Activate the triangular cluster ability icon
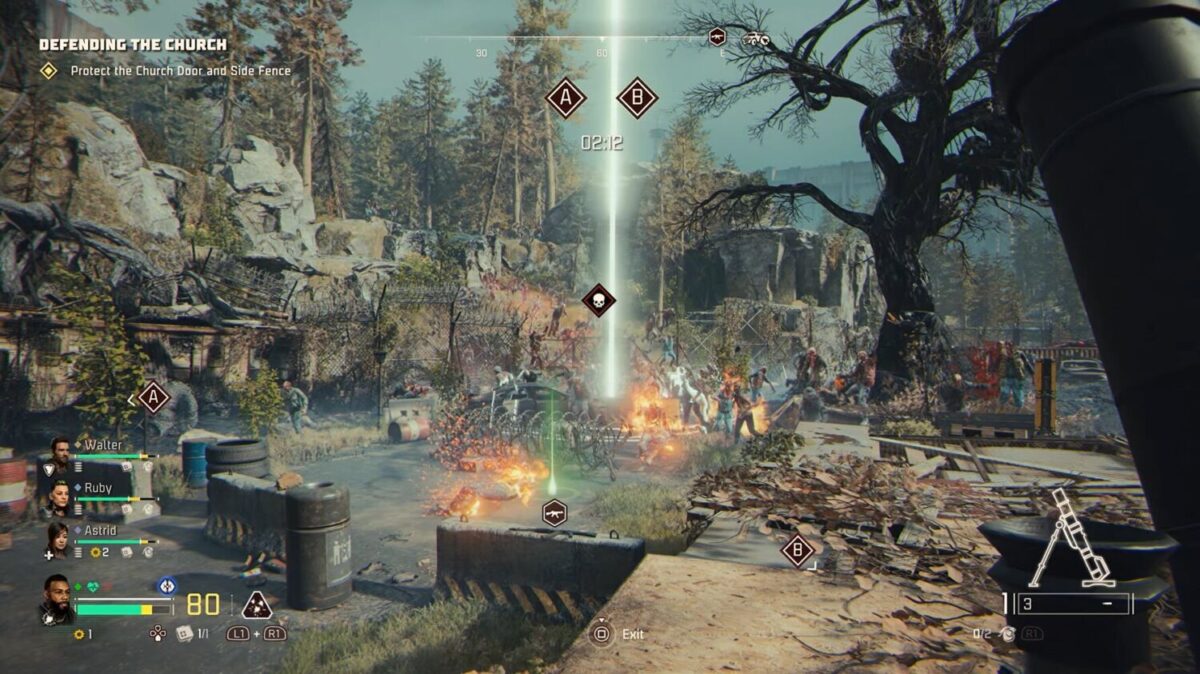1200x674 pixels. (x=257, y=605)
